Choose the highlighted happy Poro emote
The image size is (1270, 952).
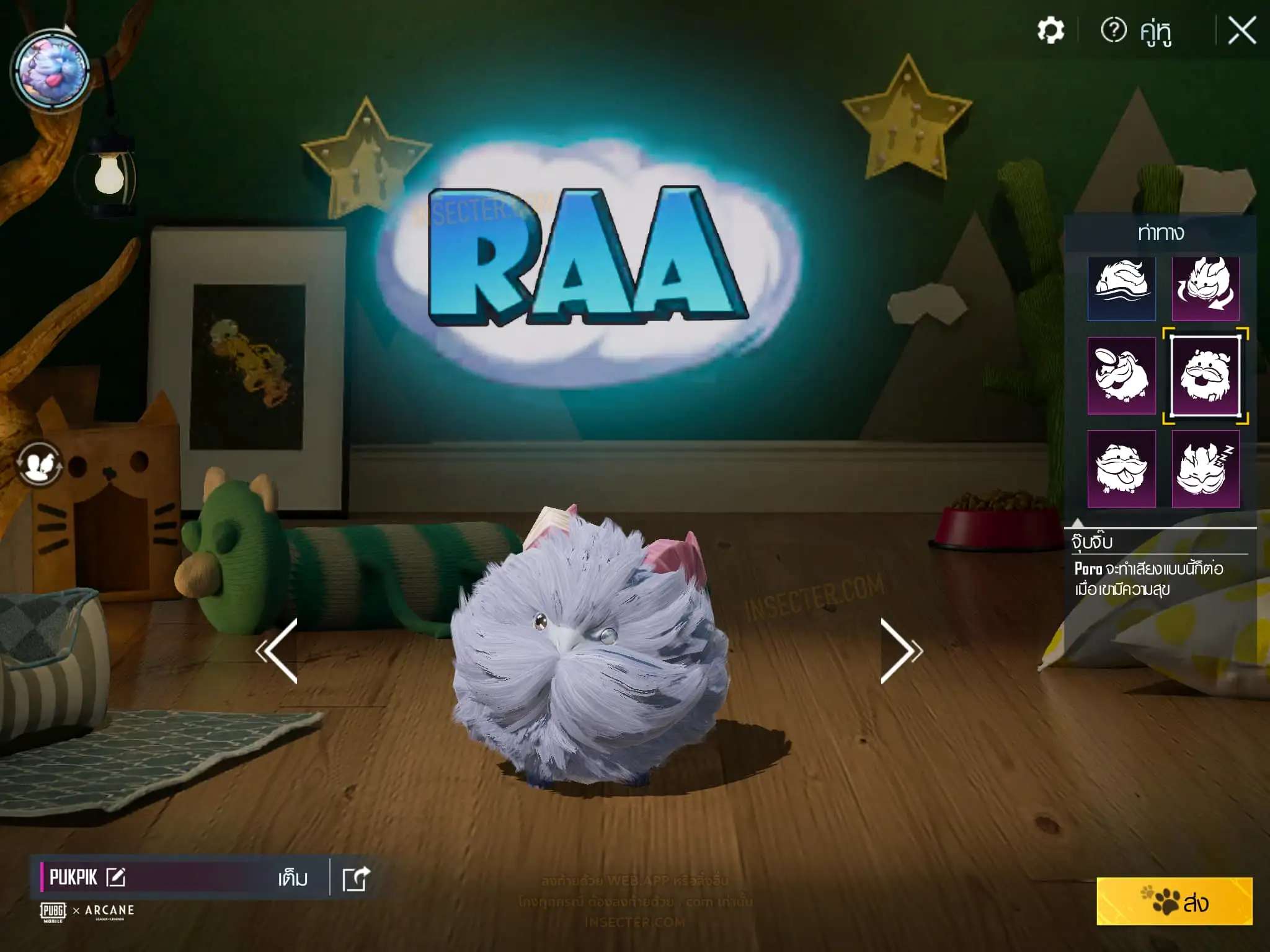click(x=1205, y=376)
